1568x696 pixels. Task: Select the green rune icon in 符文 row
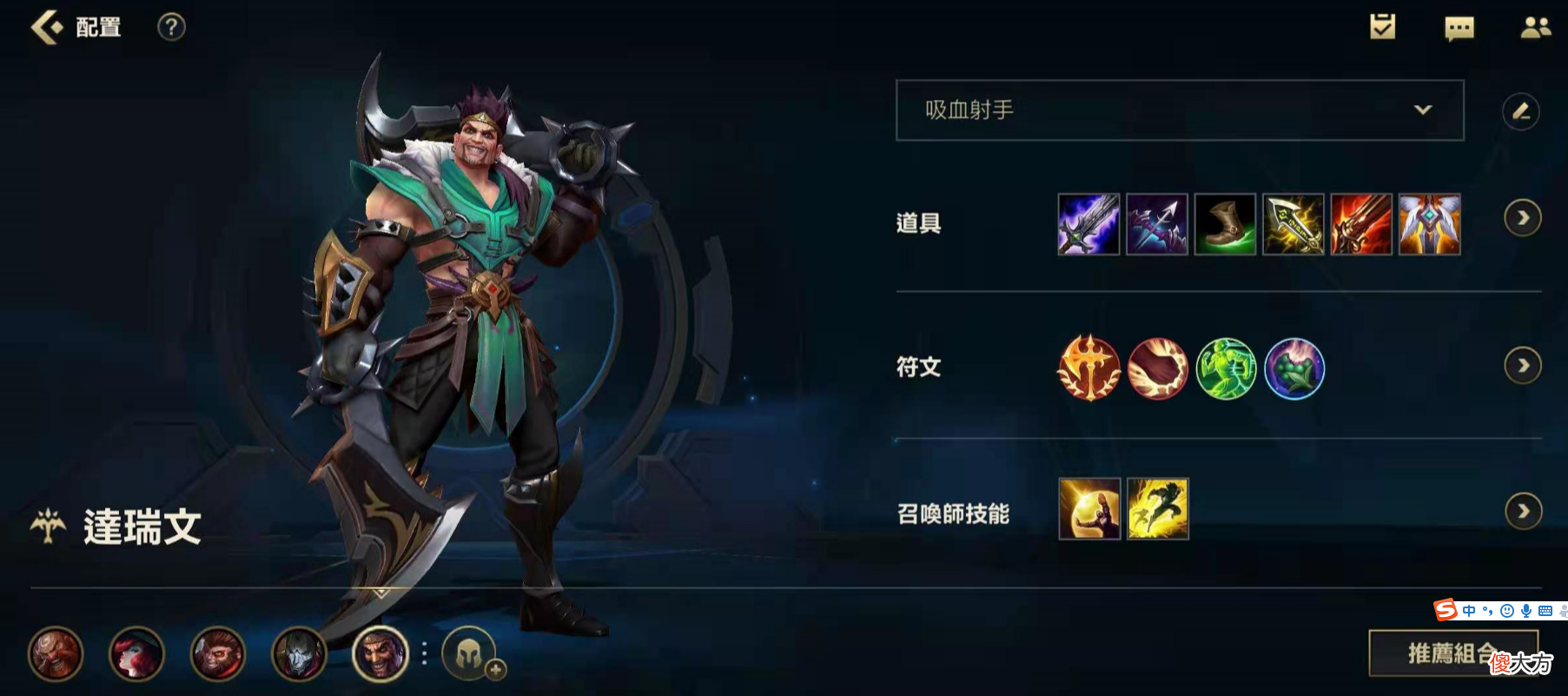click(x=1226, y=368)
